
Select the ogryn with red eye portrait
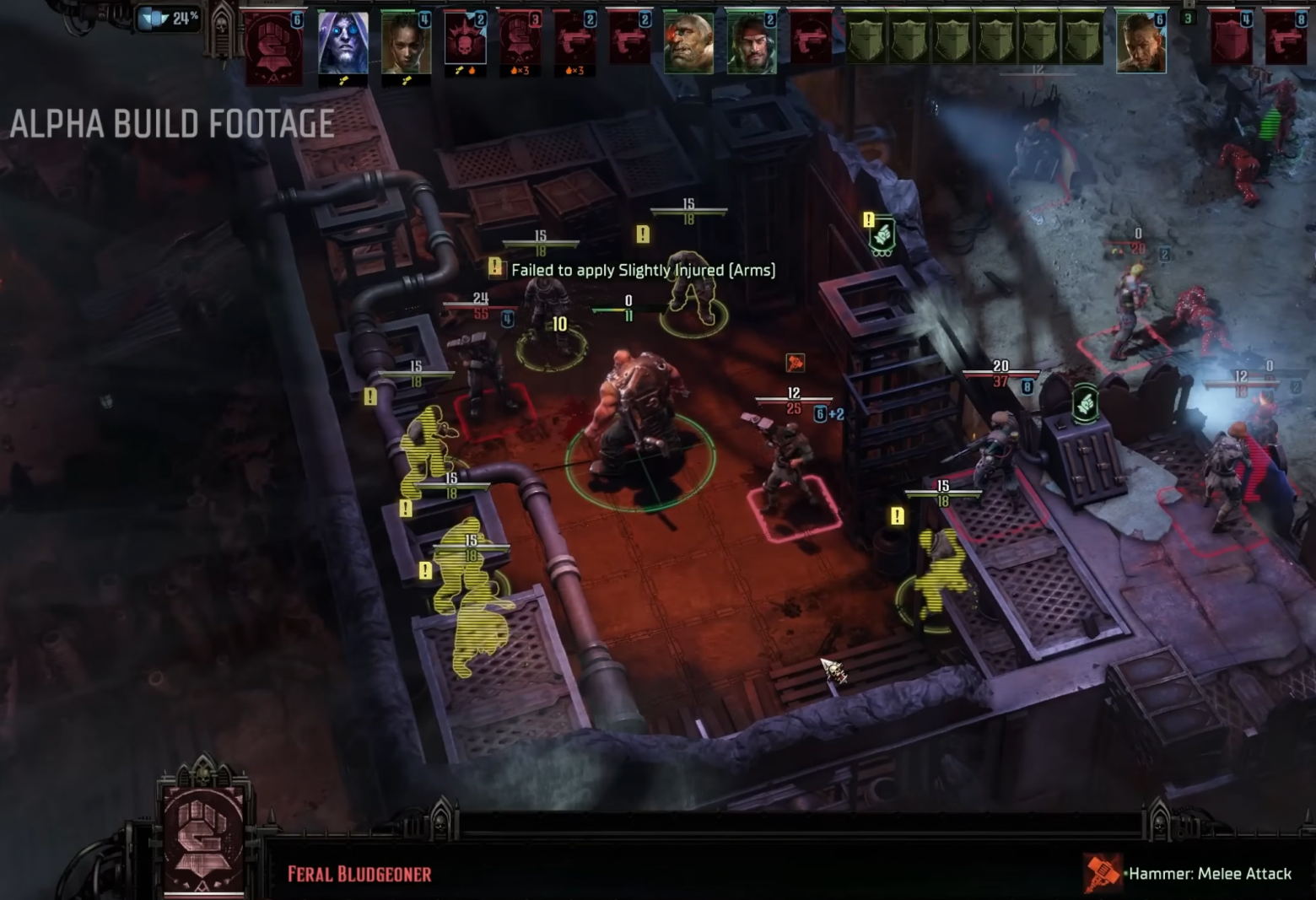[688, 42]
